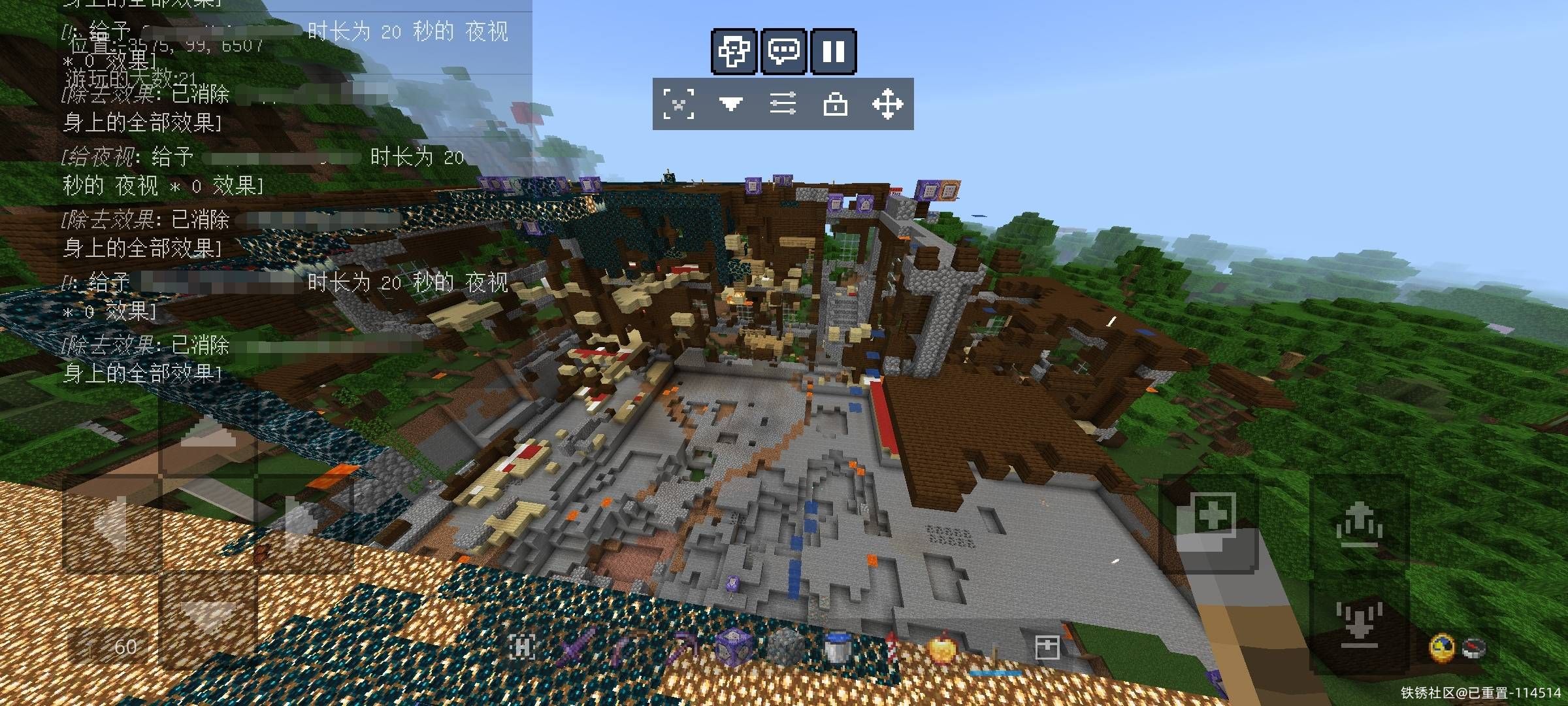The image size is (1568, 706).
Task: Select the purple command block slot
Action: (x=732, y=647)
